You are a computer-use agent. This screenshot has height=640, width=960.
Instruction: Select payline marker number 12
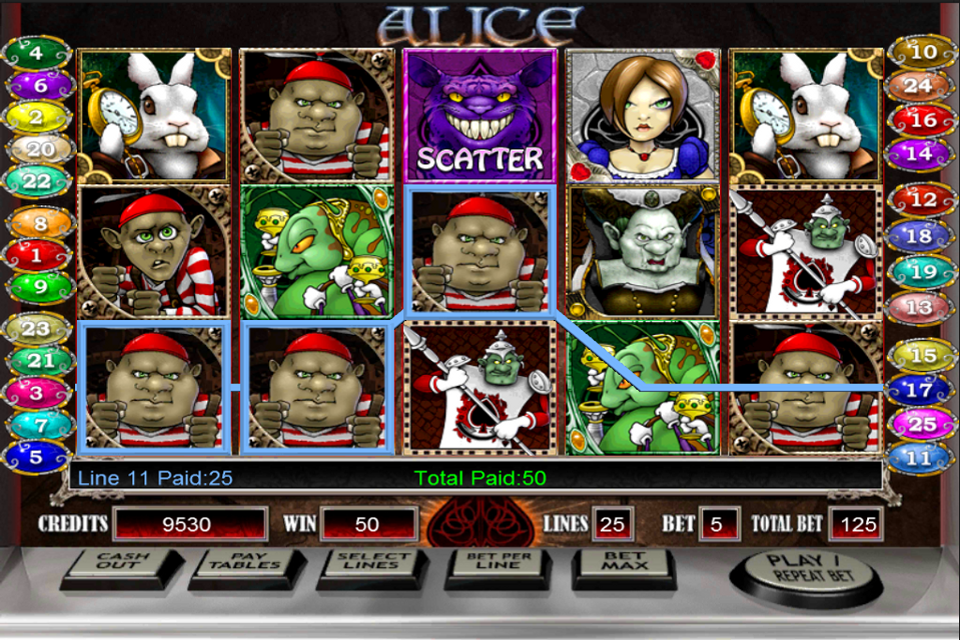coord(922,200)
